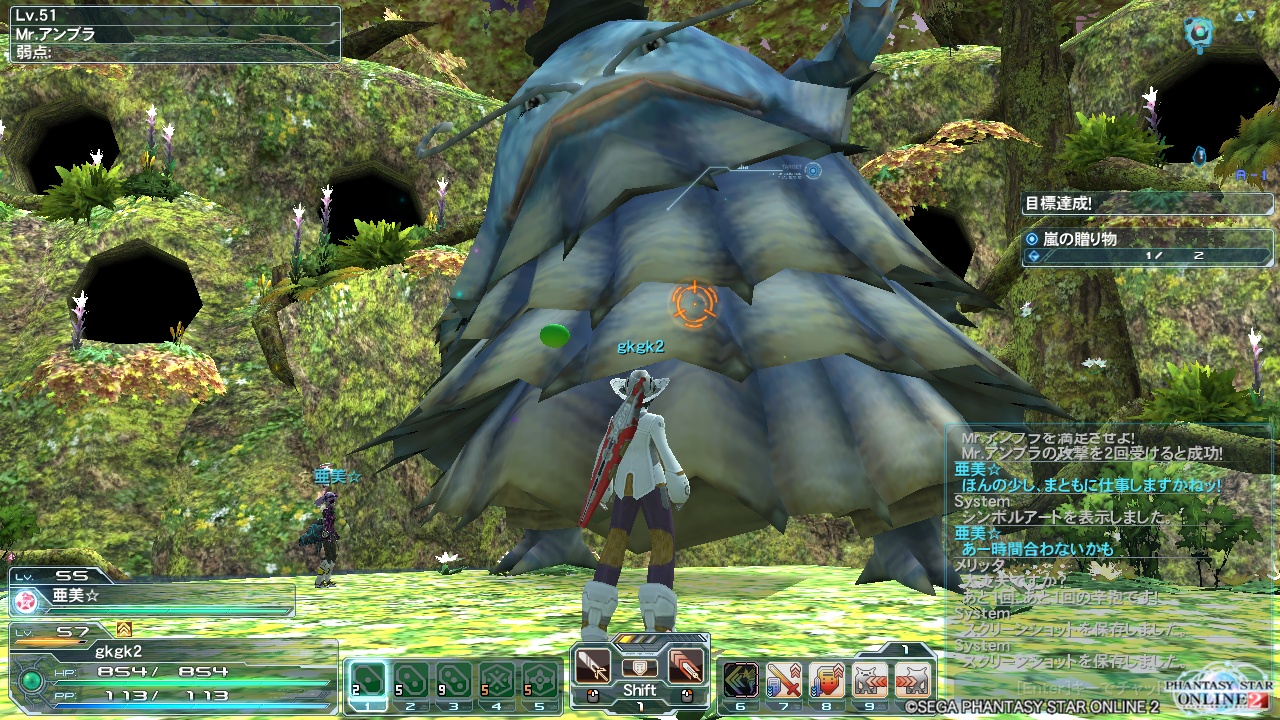
Task: Use the item in hotbar slot 2
Action: (410, 679)
